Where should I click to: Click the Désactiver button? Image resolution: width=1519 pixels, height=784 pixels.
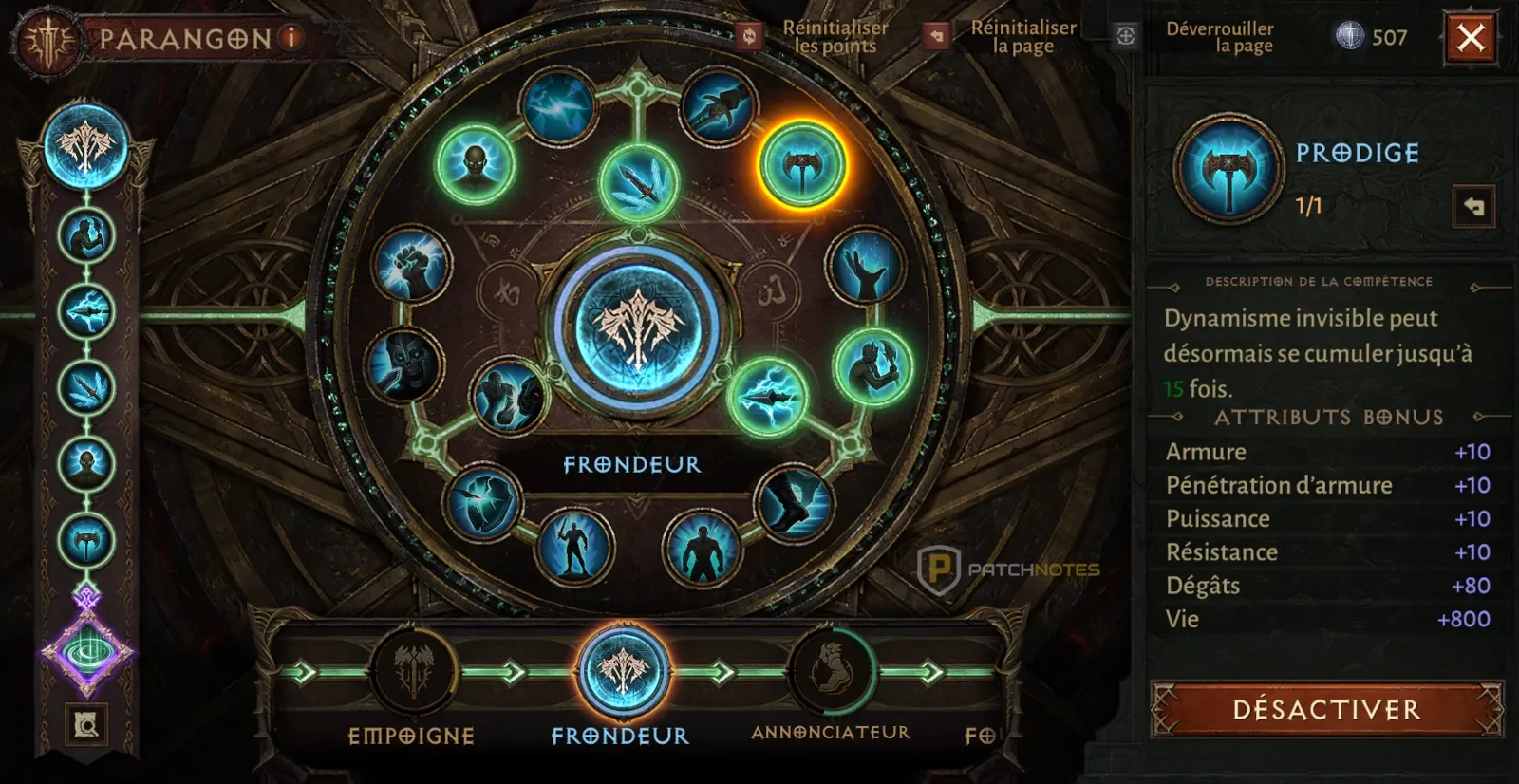click(x=1326, y=709)
